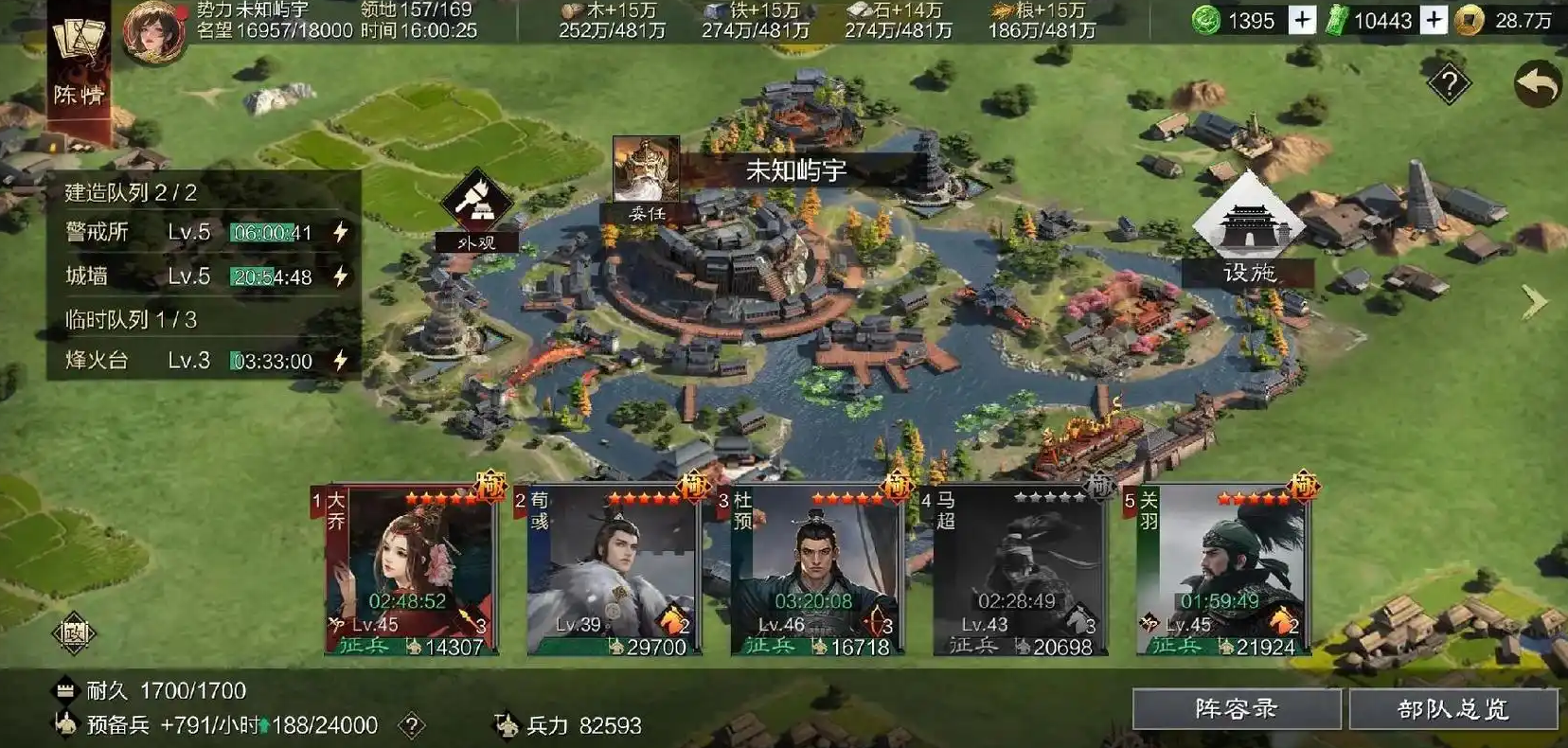1568x748 pixels.
Task: Select the 大乔 troop card
Action: pos(411,570)
